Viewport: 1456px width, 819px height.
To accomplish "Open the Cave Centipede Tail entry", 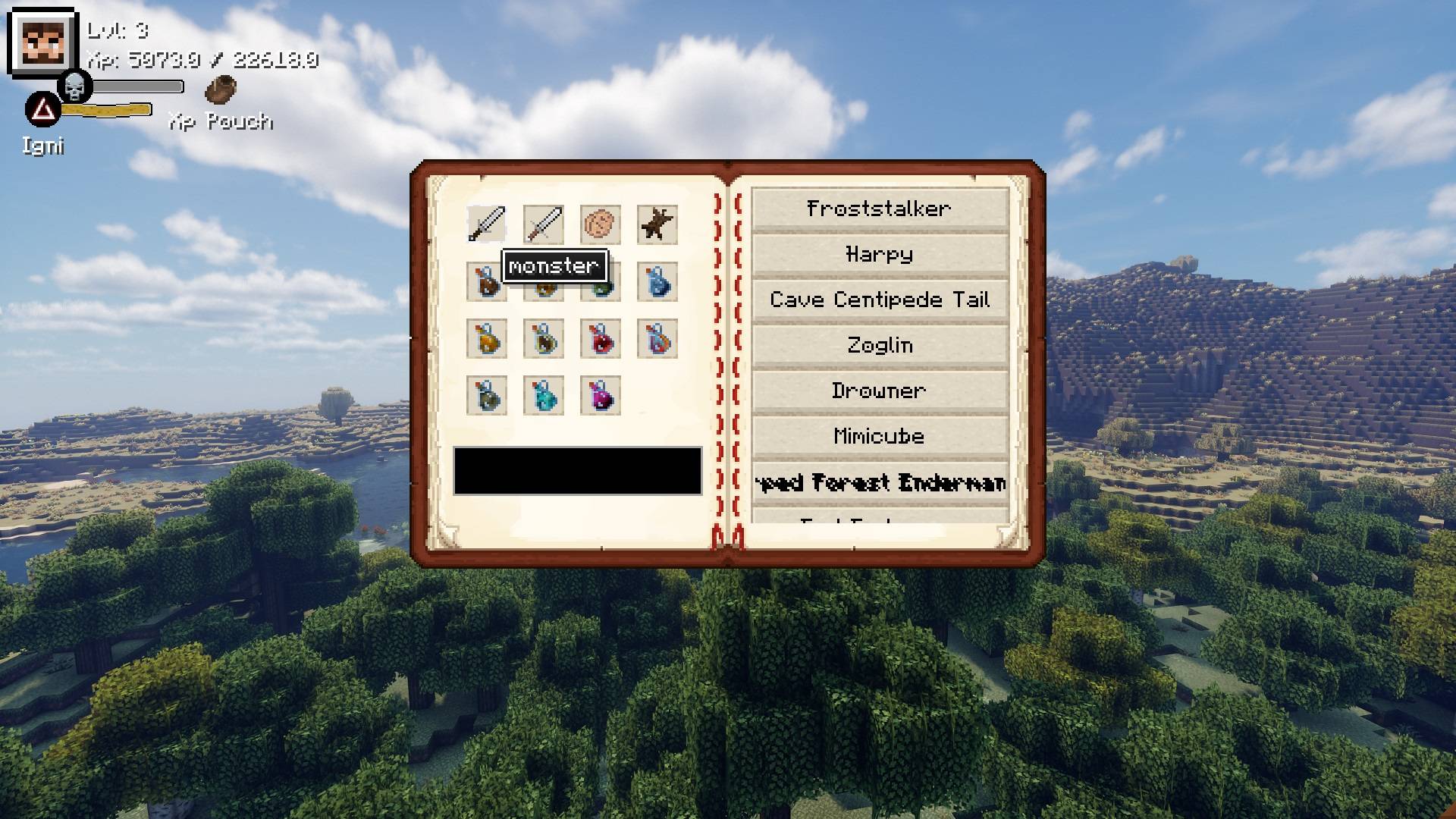I will click(878, 300).
